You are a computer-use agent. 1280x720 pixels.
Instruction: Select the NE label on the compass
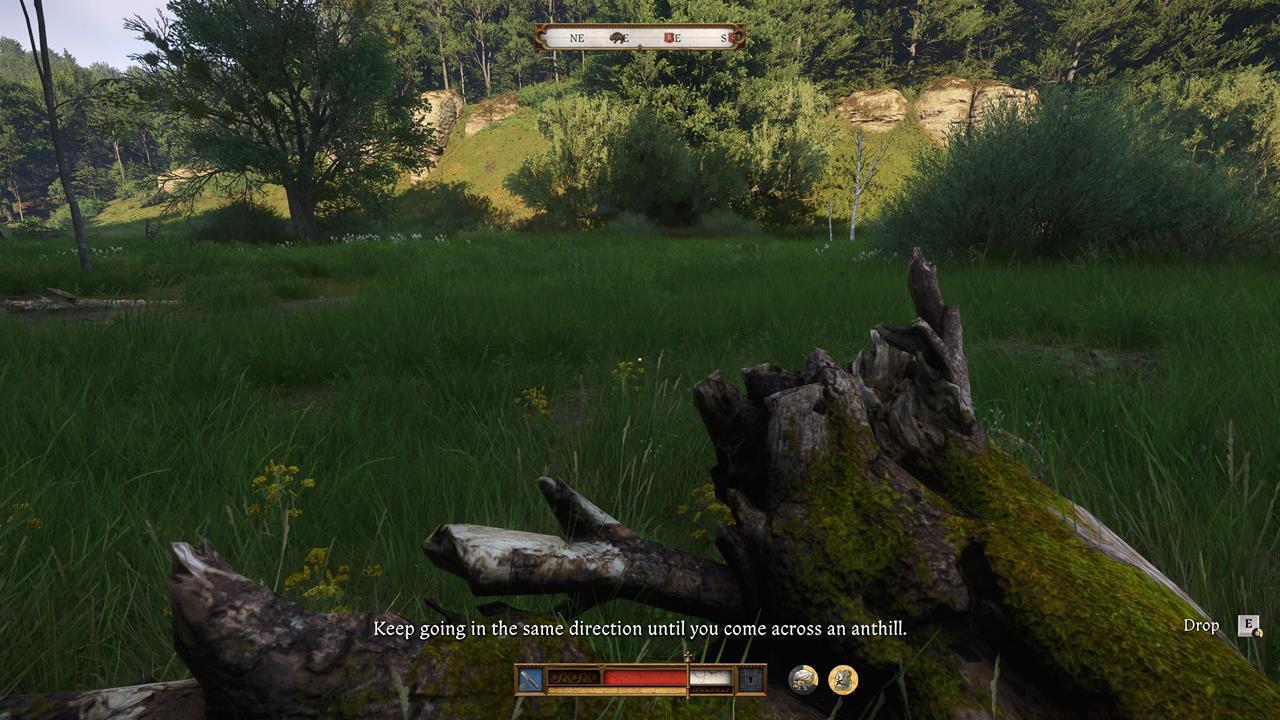pos(578,38)
